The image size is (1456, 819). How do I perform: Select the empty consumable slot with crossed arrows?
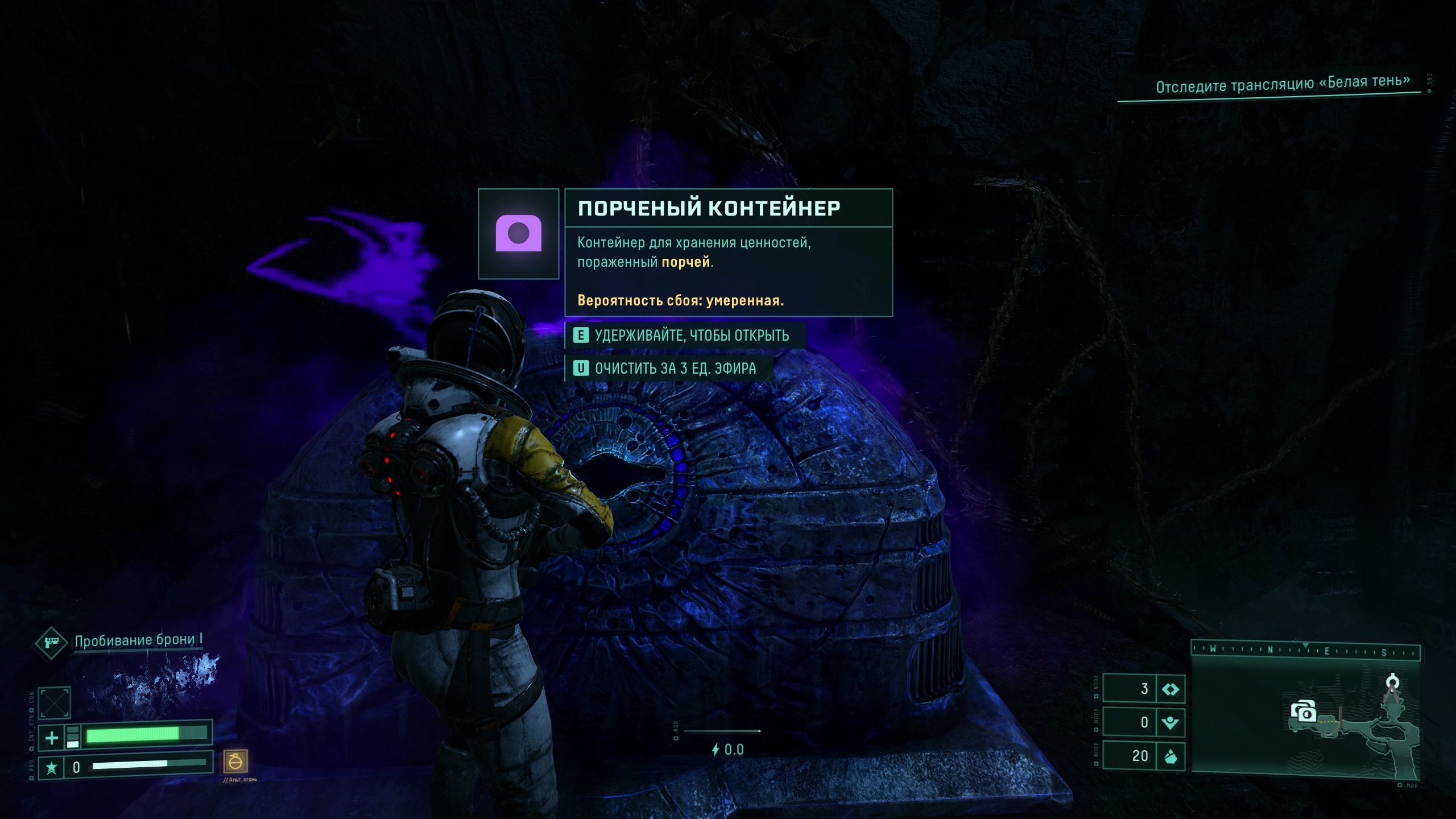point(55,703)
